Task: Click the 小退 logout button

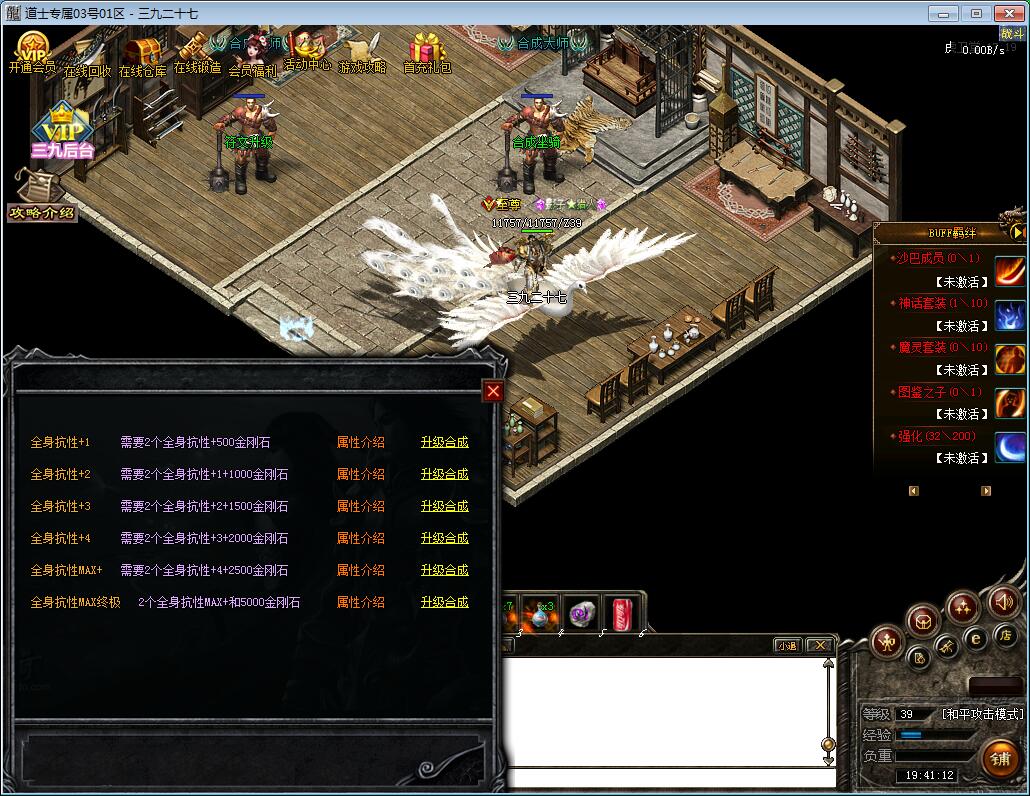Action: (x=787, y=645)
